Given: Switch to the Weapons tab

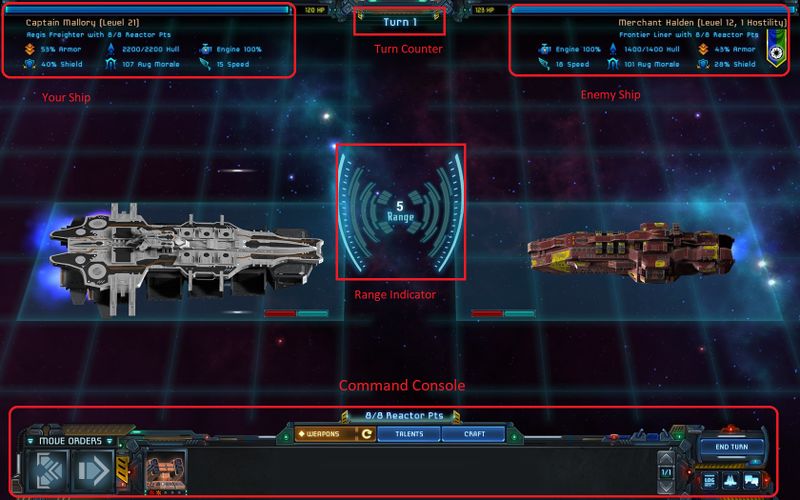Looking at the screenshot, I should tap(323, 434).
